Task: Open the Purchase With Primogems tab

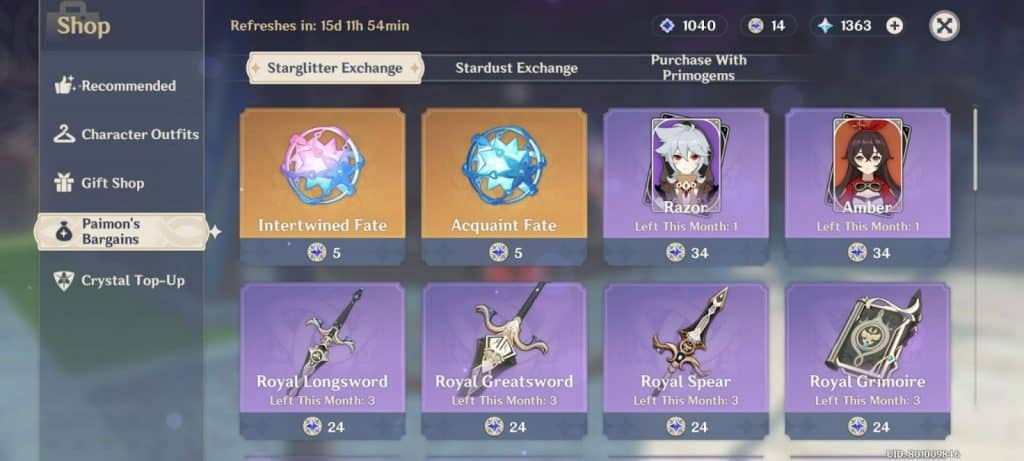Action: click(698, 68)
